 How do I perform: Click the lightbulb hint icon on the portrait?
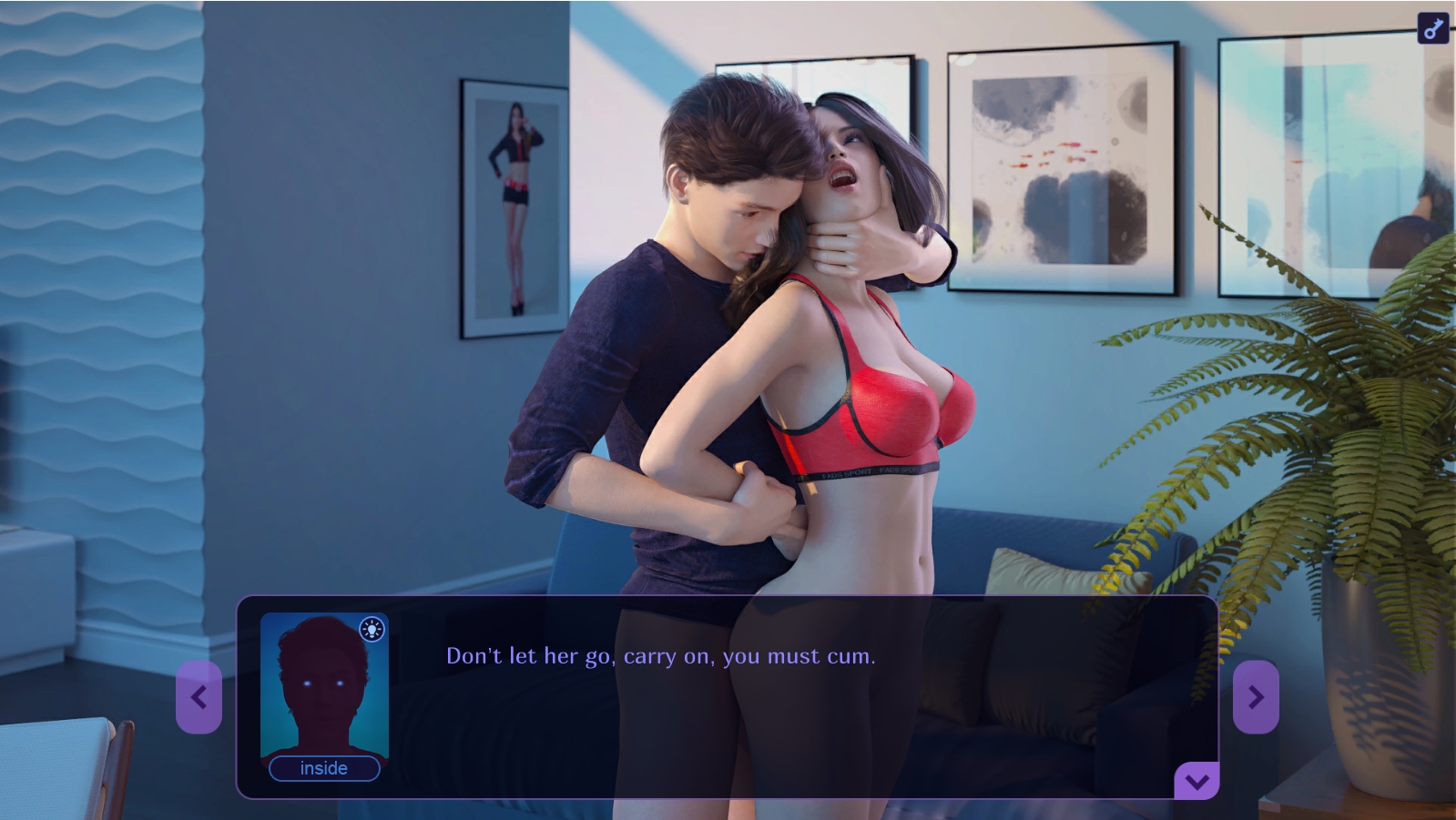coord(372,629)
